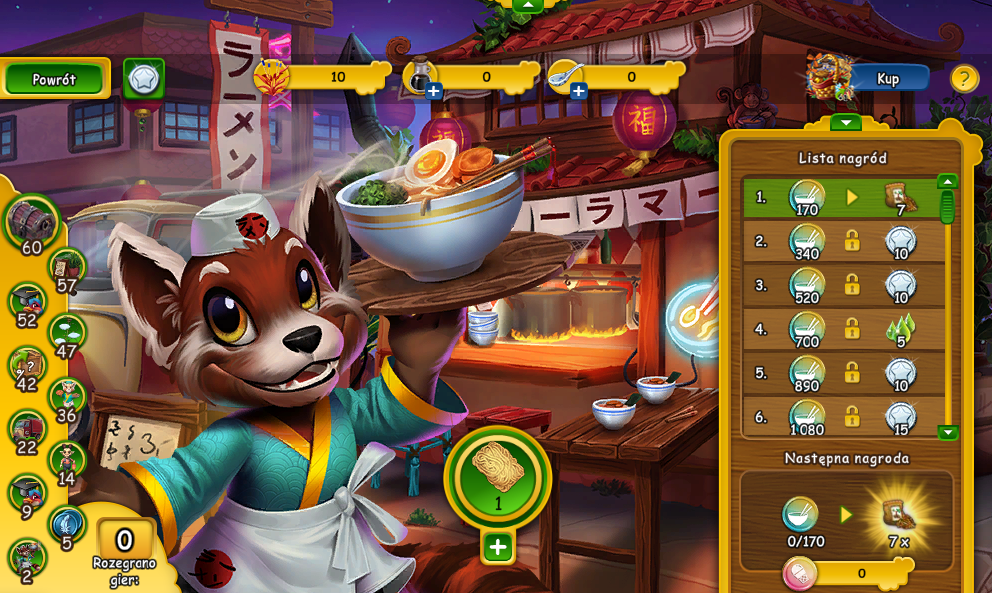Select the blue feather icon showing 5

[67, 526]
